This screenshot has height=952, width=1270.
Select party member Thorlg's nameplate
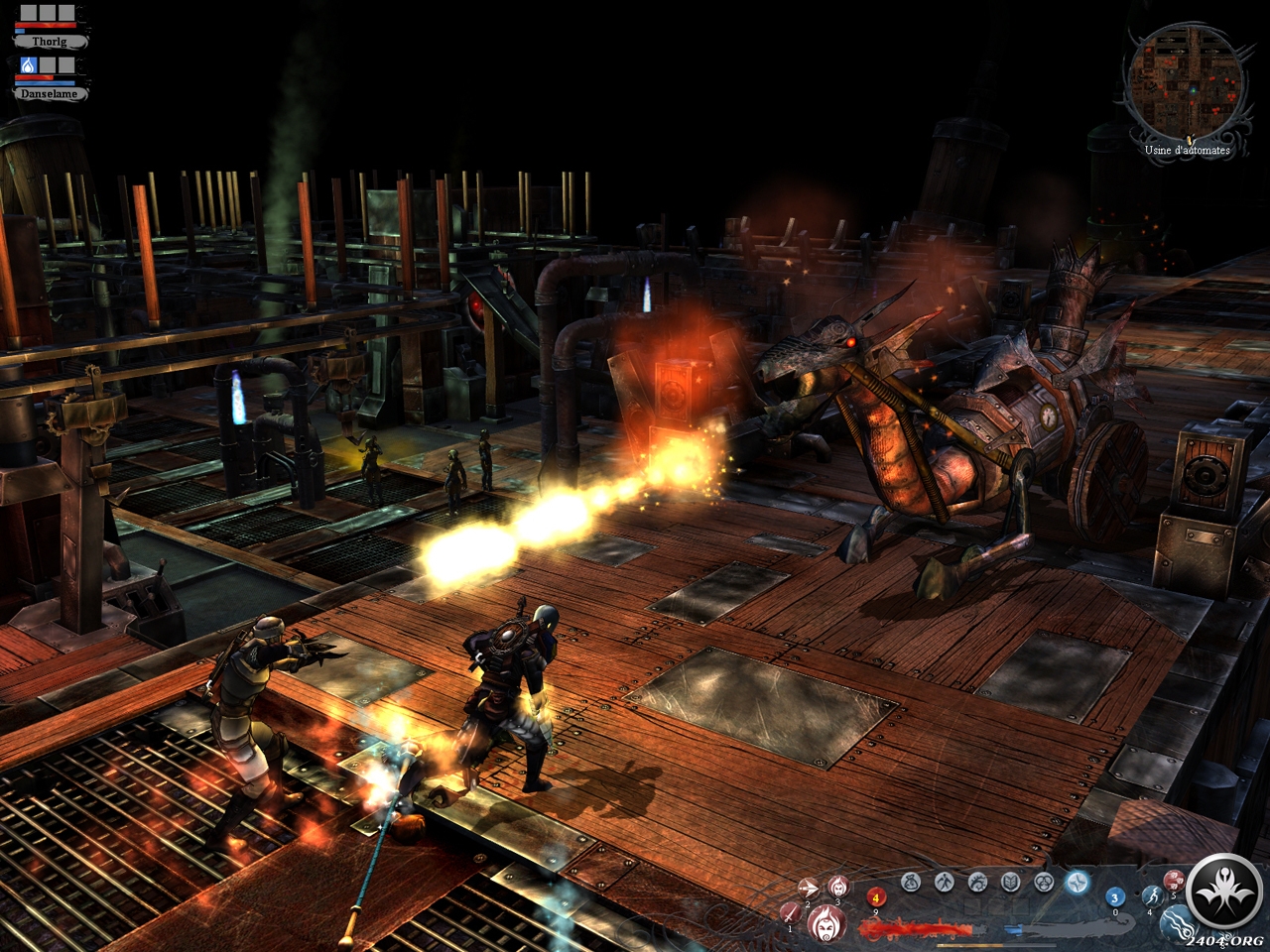tap(50, 42)
